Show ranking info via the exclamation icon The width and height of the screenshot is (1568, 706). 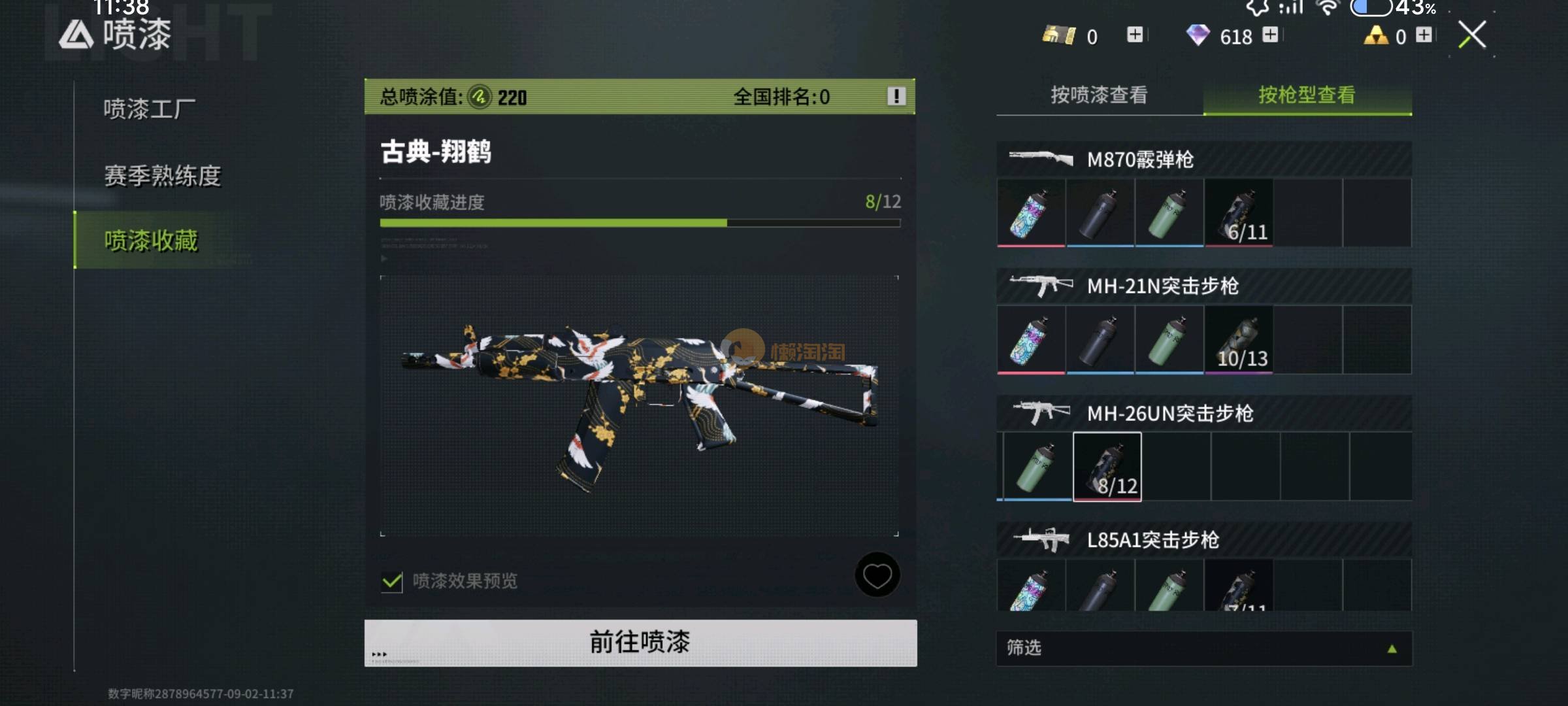[x=896, y=97]
